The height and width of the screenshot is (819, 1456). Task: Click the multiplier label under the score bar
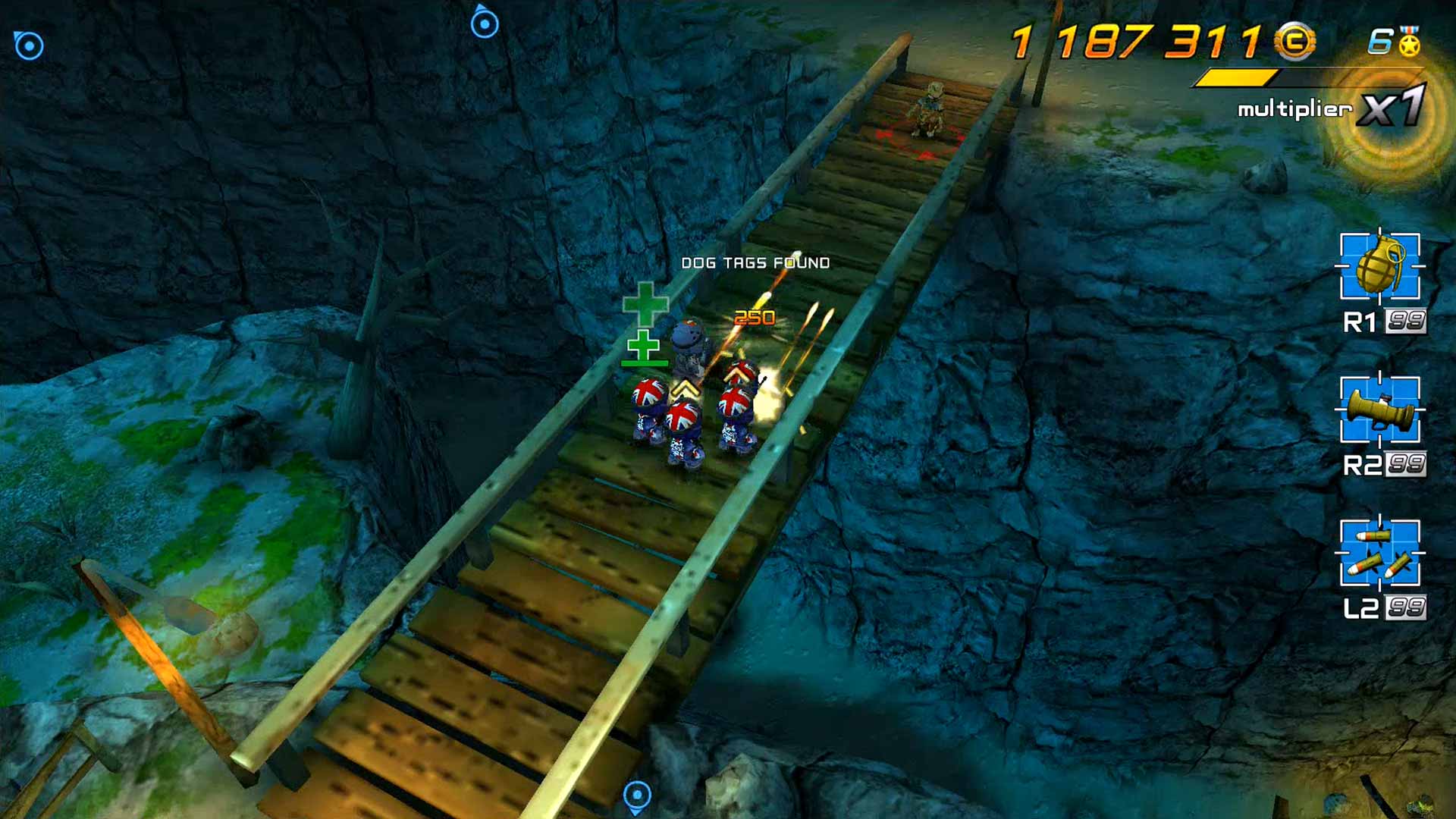[x=1295, y=111]
